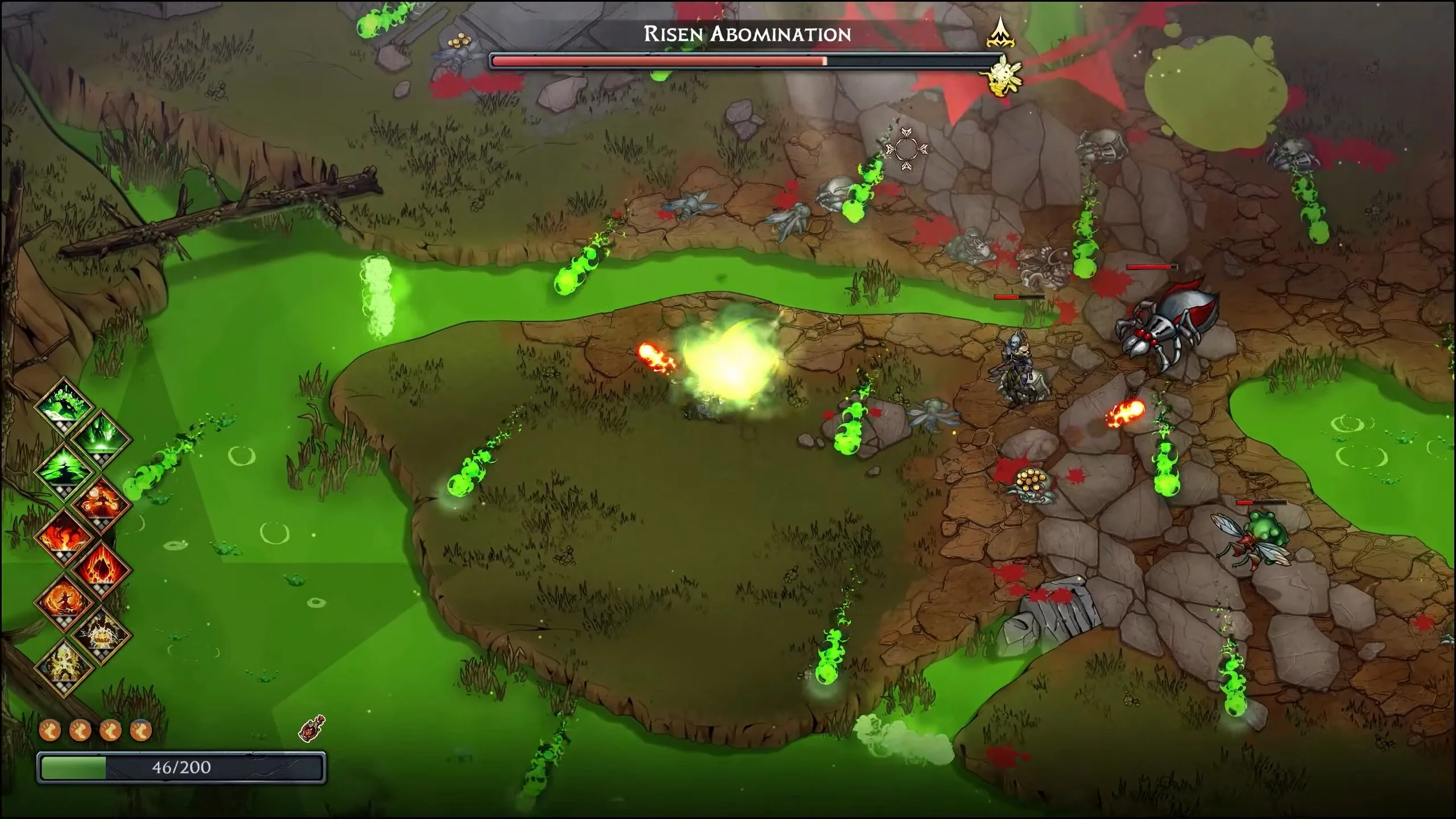
Task: Select the dark lightning golem ability
Action: [x=102, y=634]
